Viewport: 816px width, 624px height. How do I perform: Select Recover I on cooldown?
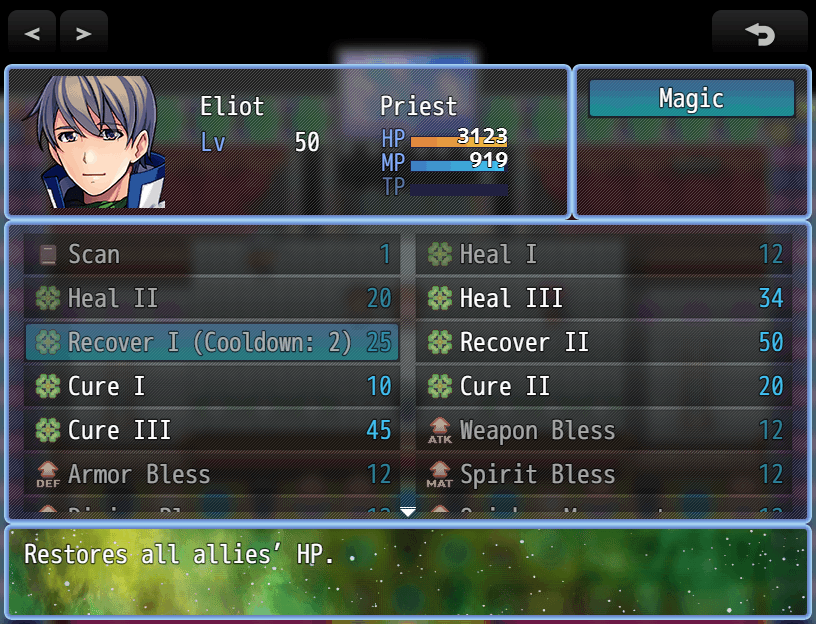point(211,343)
